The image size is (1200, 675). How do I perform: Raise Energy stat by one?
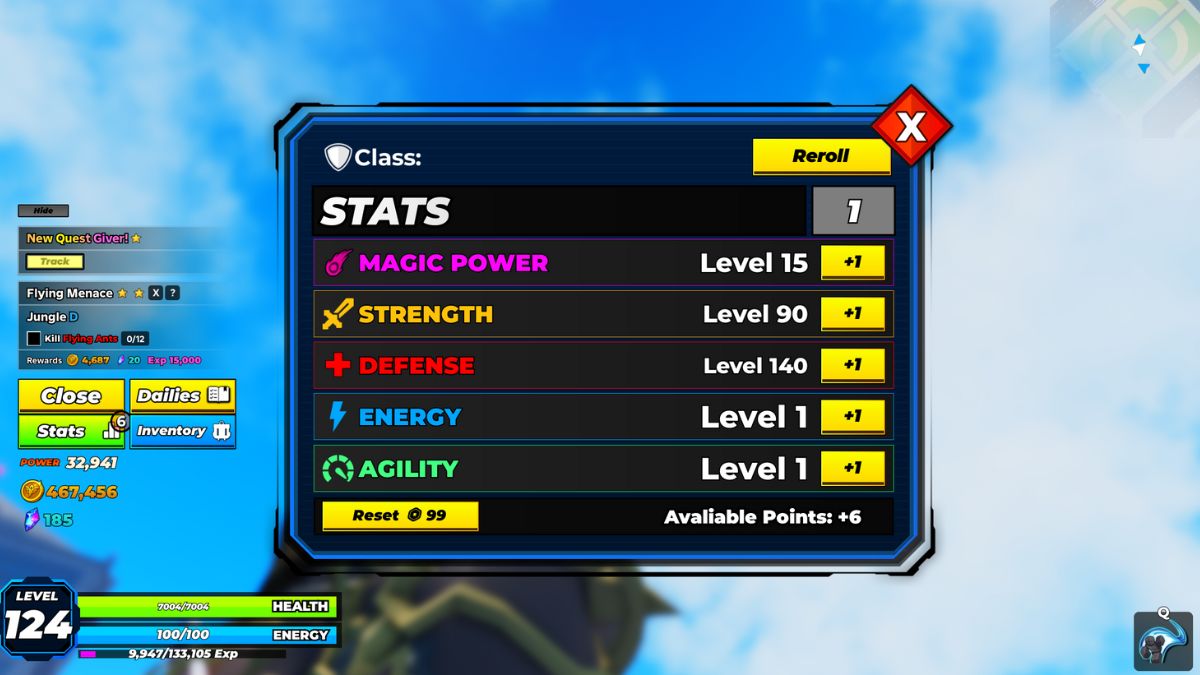tap(852, 417)
